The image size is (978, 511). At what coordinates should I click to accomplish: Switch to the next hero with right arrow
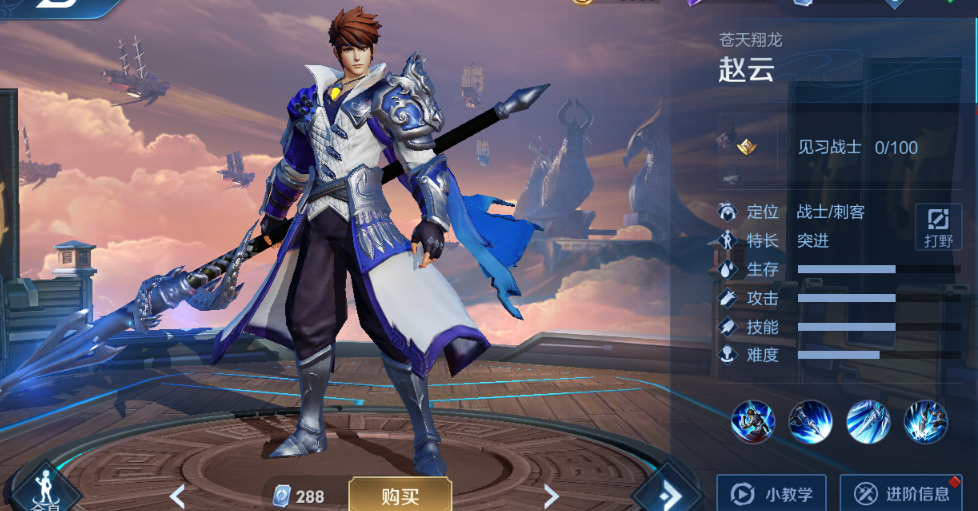(x=550, y=495)
